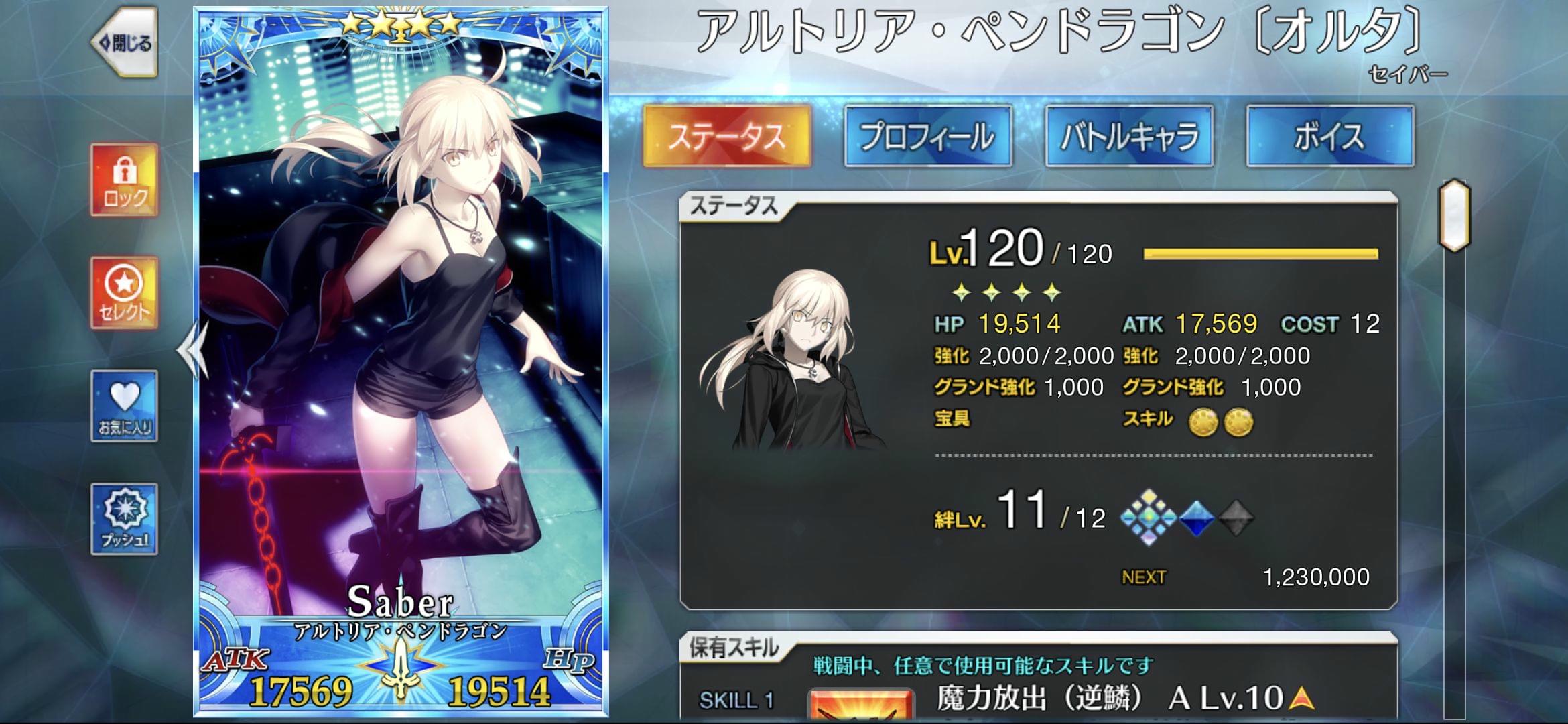Show the Battle Character (バトルキャラ) tab
Screen dimensions: 1568x724
(1129, 136)
